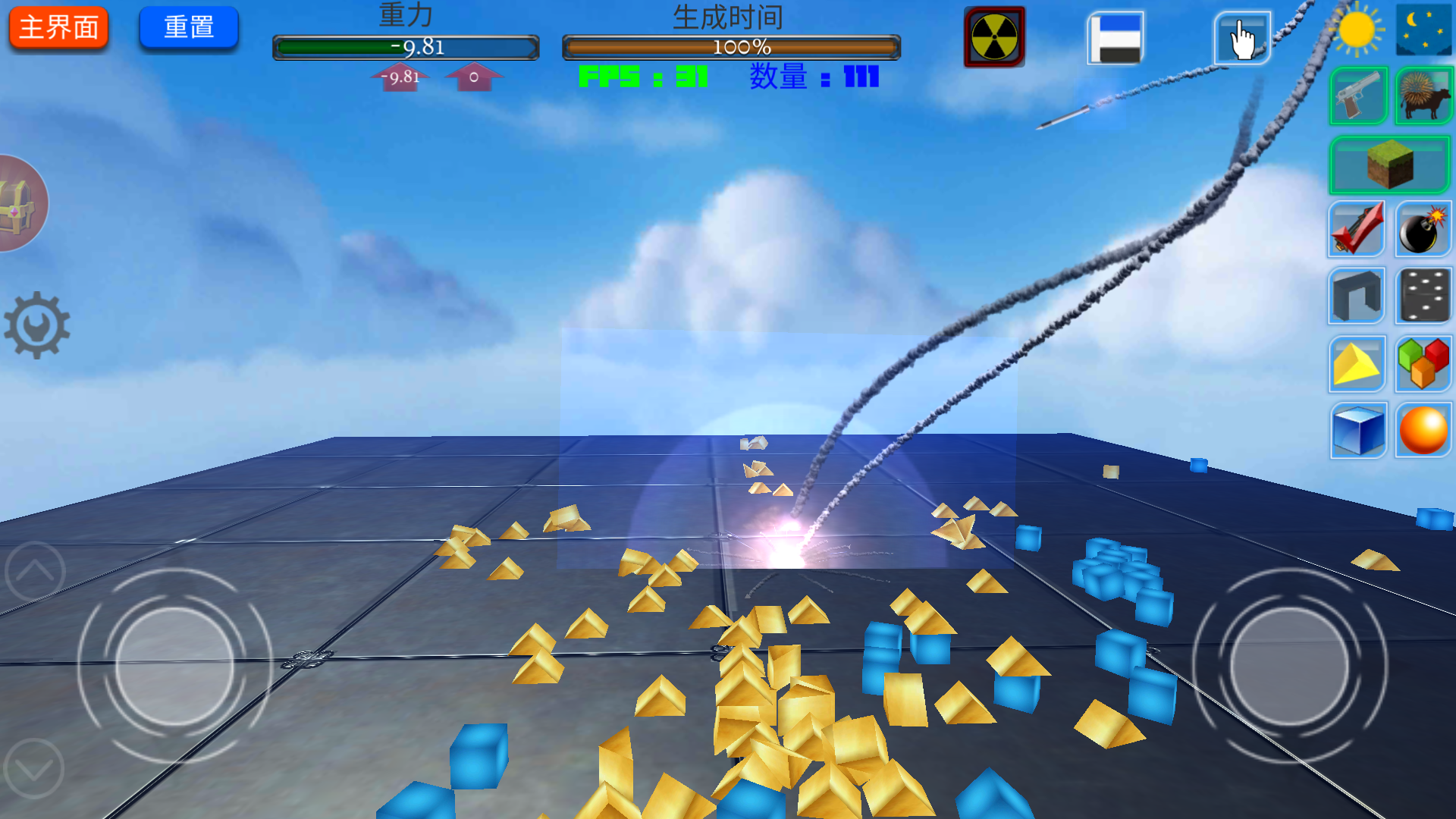Image resolution: width=1456 pixels, height=819 pixels.
Task: Activate the radiation nuke icon
Action: click(994, 37)
